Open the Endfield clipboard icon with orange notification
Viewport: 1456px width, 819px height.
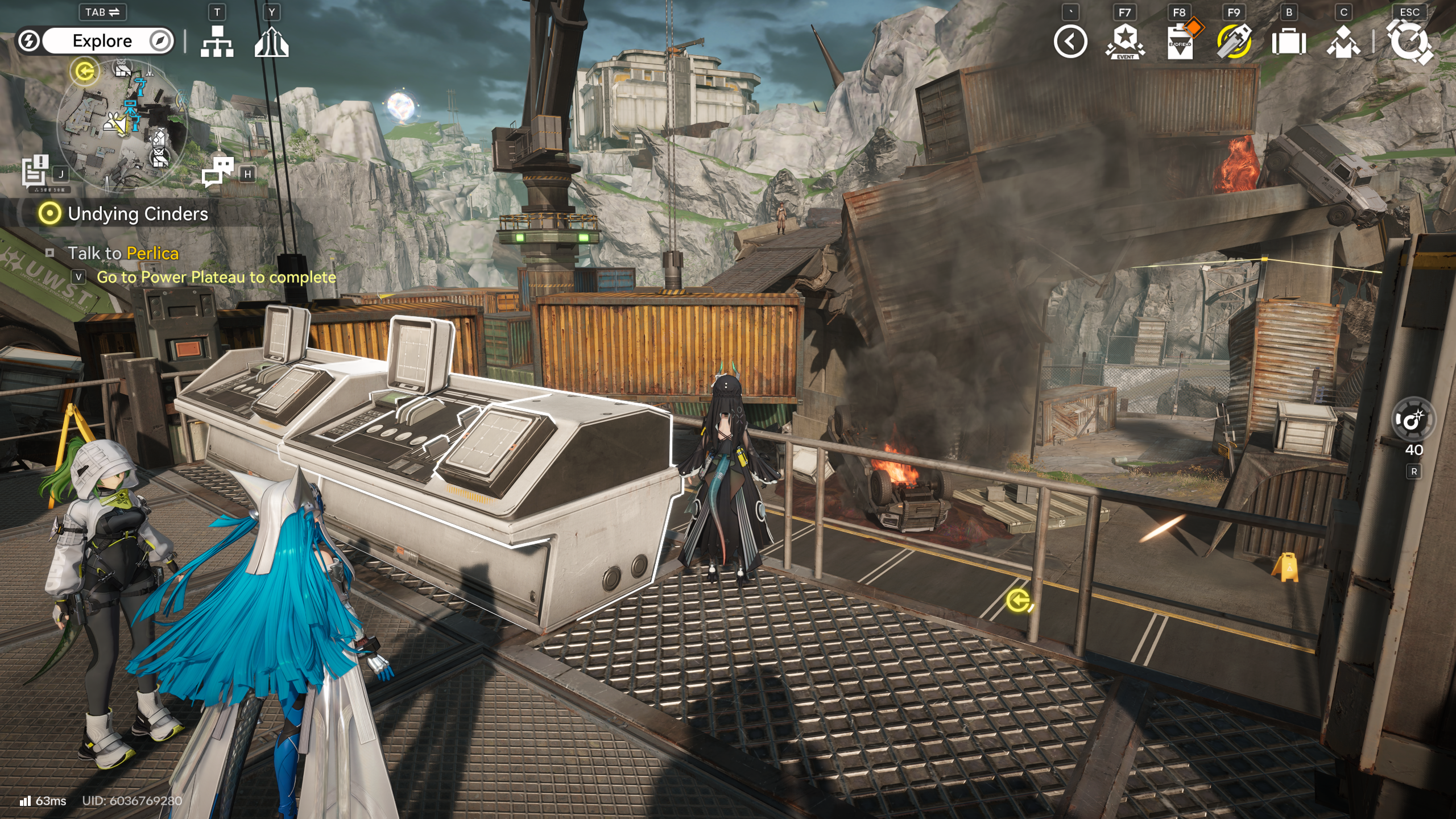1180,42
